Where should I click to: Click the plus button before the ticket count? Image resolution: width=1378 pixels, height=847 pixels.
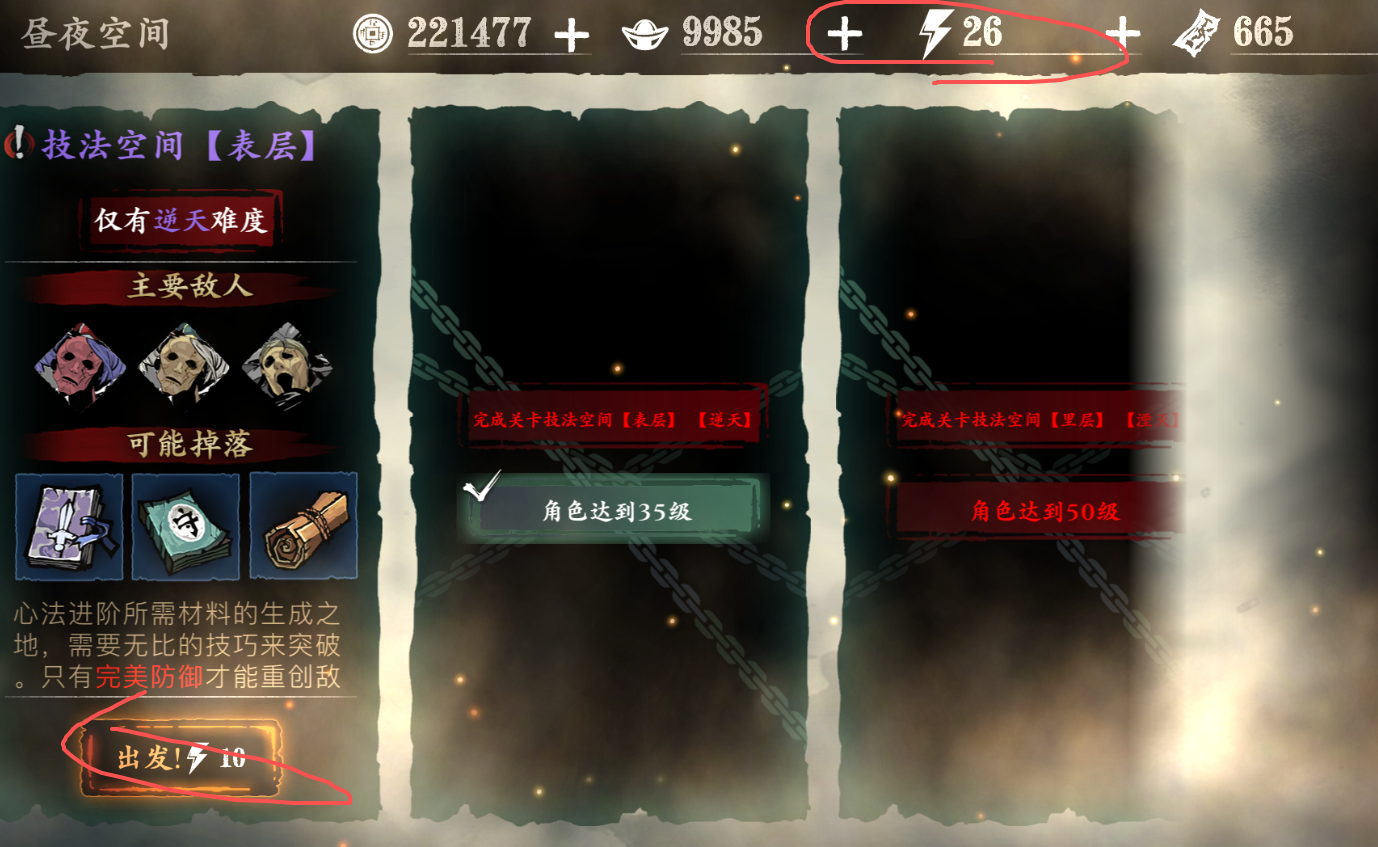coord(1123,32)
